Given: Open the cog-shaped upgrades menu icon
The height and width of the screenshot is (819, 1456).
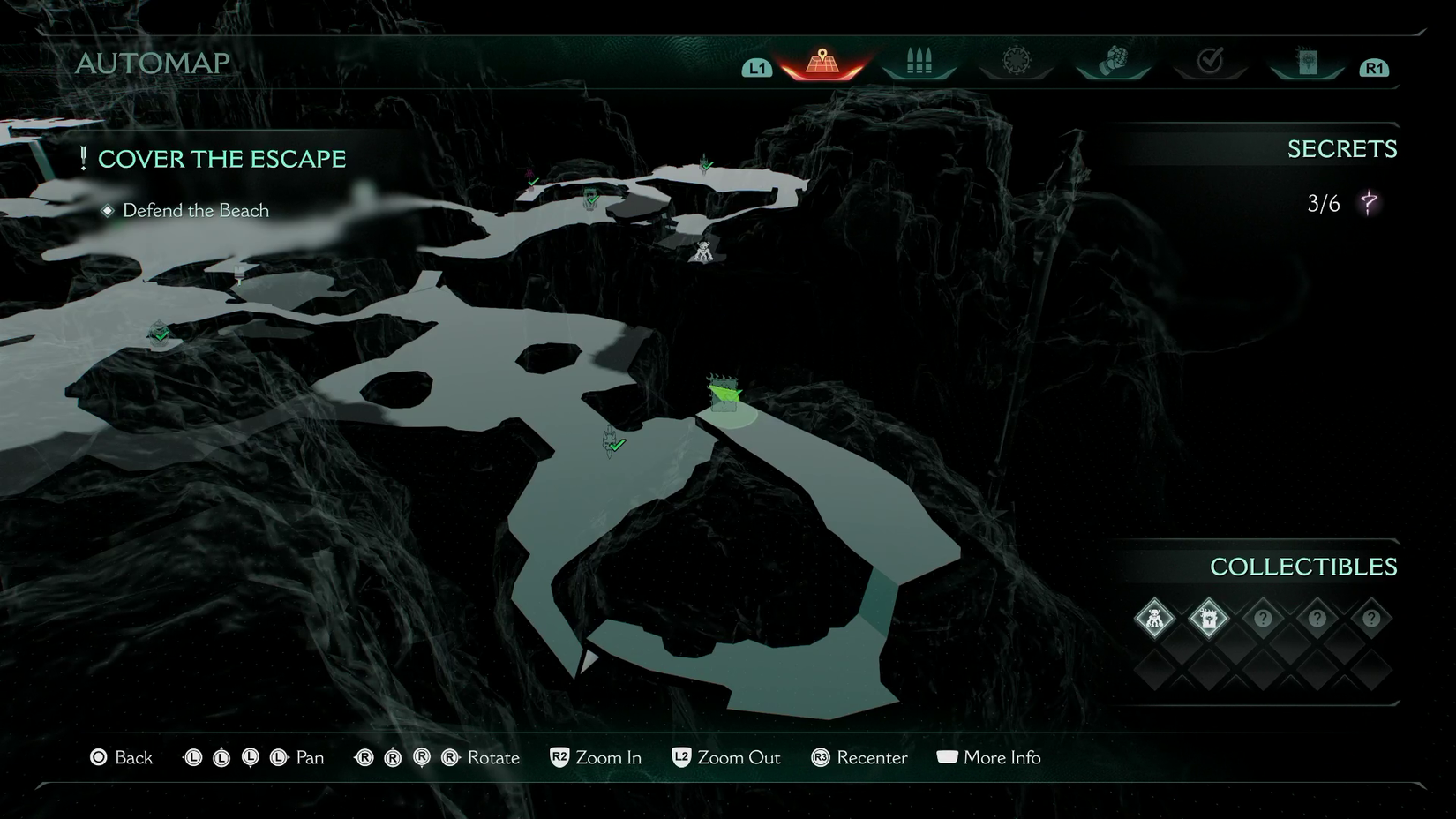Looking at the screenshot, I should [1016, 60].
